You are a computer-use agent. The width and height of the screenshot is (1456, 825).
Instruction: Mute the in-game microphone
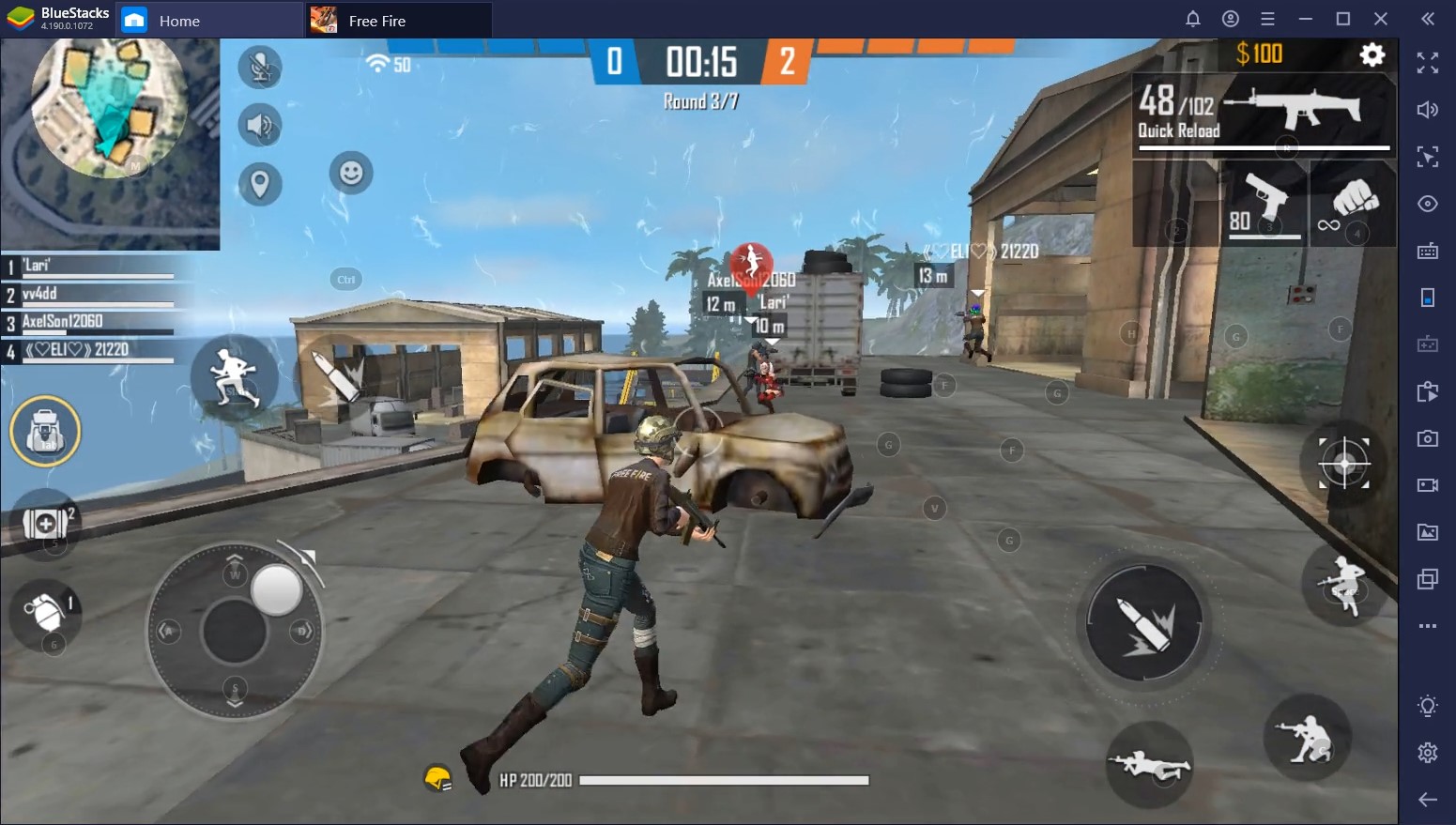[x=259, y=68]
